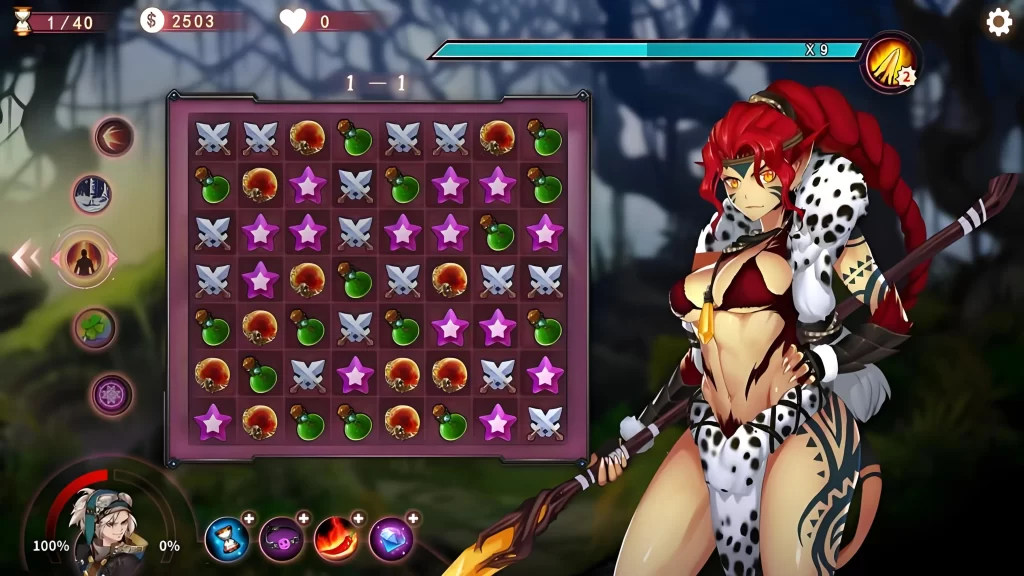The height and width of the screenshot is (576, 1024).
Task: Add more chili pepper boosters with plus button
Action: point(358,518)
